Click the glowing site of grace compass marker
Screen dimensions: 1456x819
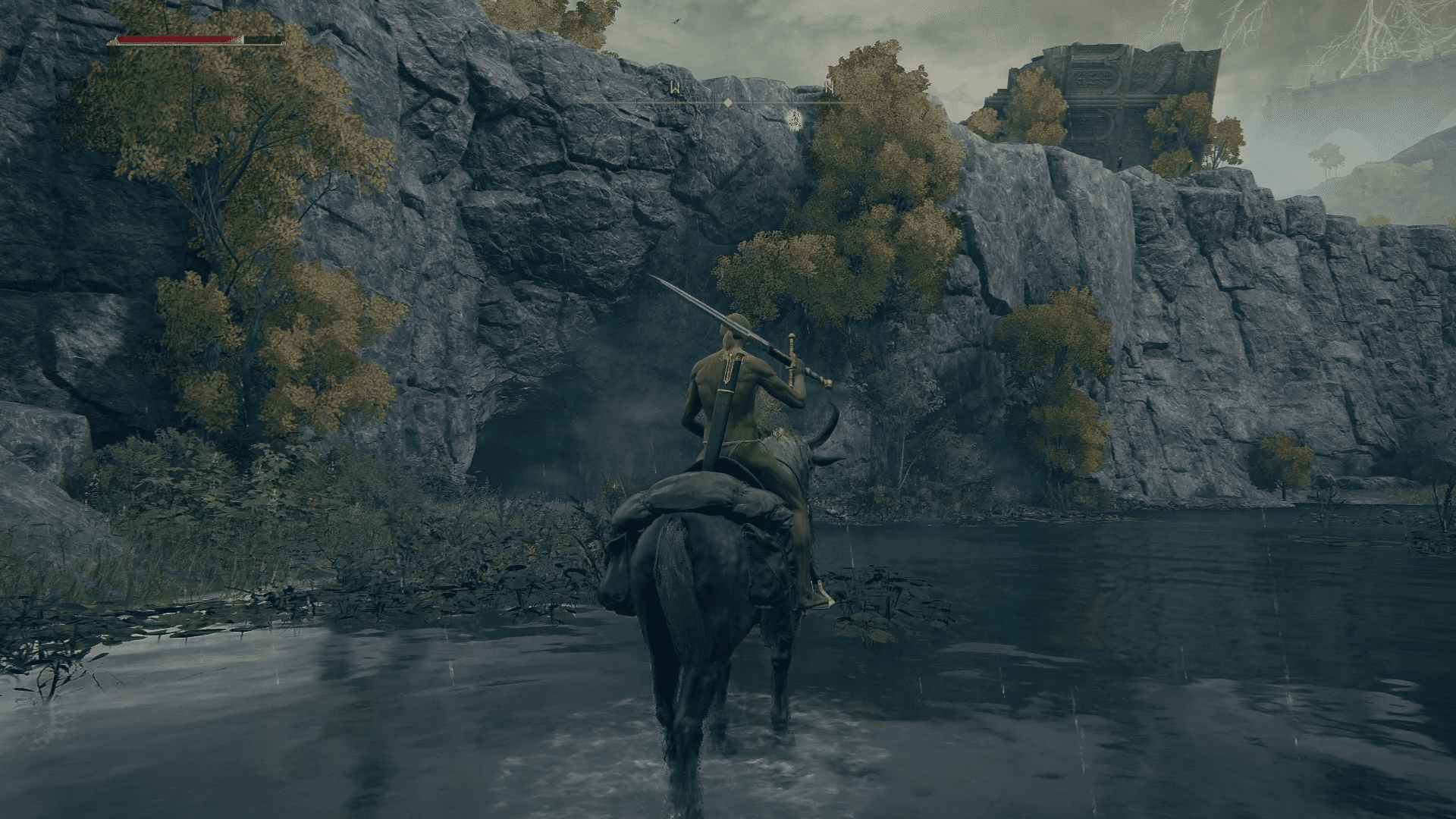[x=794, y=118]
